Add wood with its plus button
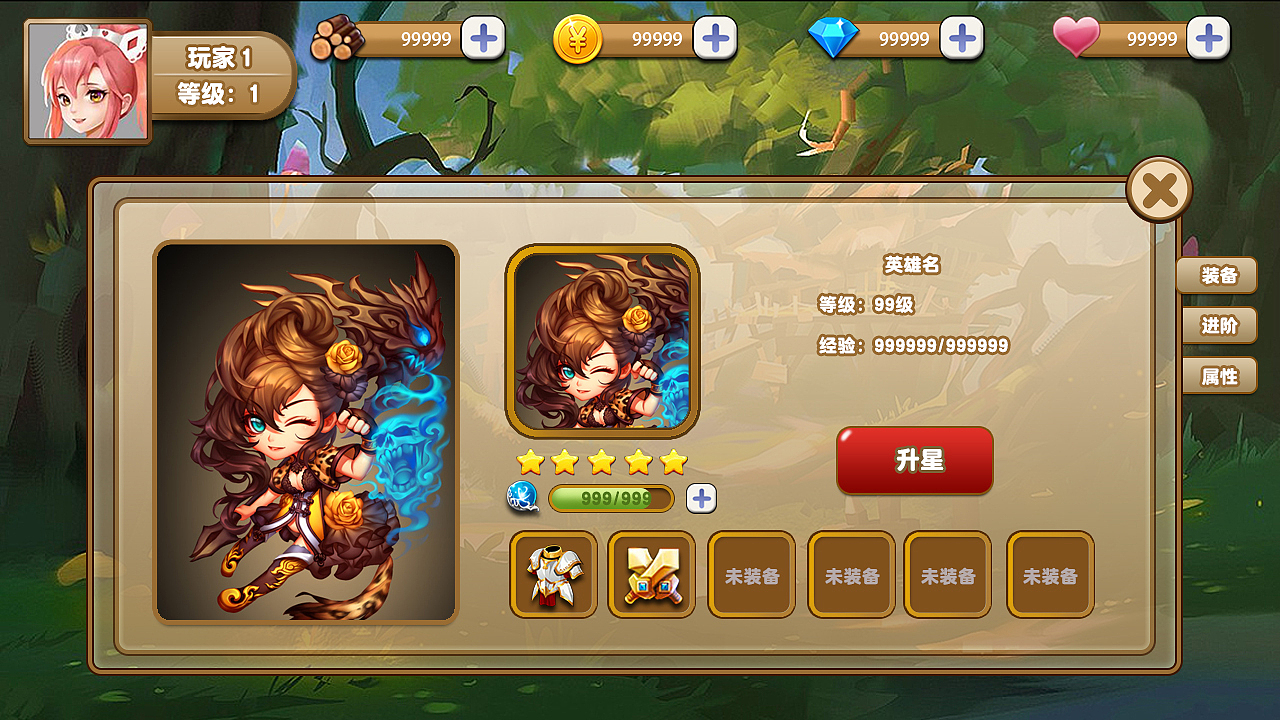This screenshot has width=1280, height=720. click(484, 37)
